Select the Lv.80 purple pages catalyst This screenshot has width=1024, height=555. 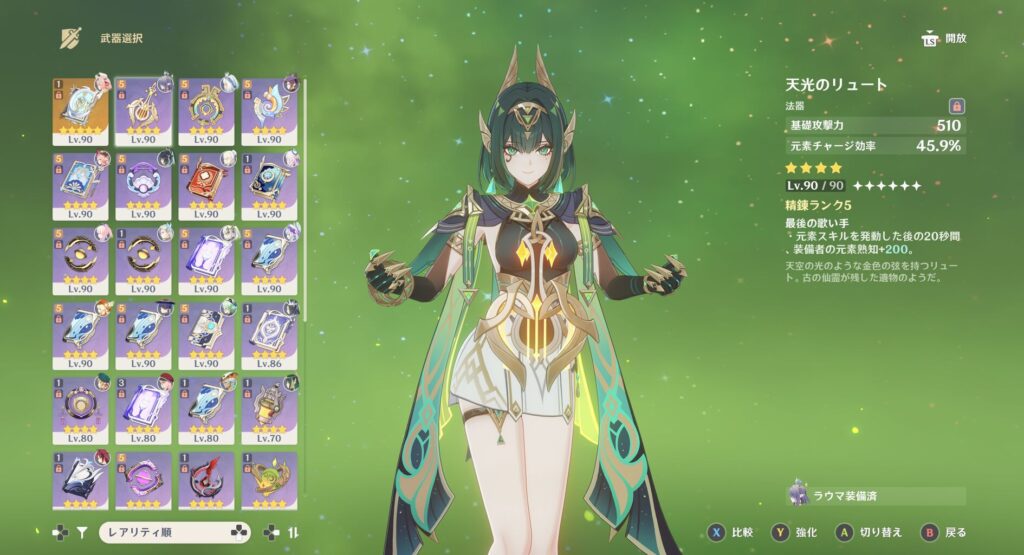(x=143, y=408)
